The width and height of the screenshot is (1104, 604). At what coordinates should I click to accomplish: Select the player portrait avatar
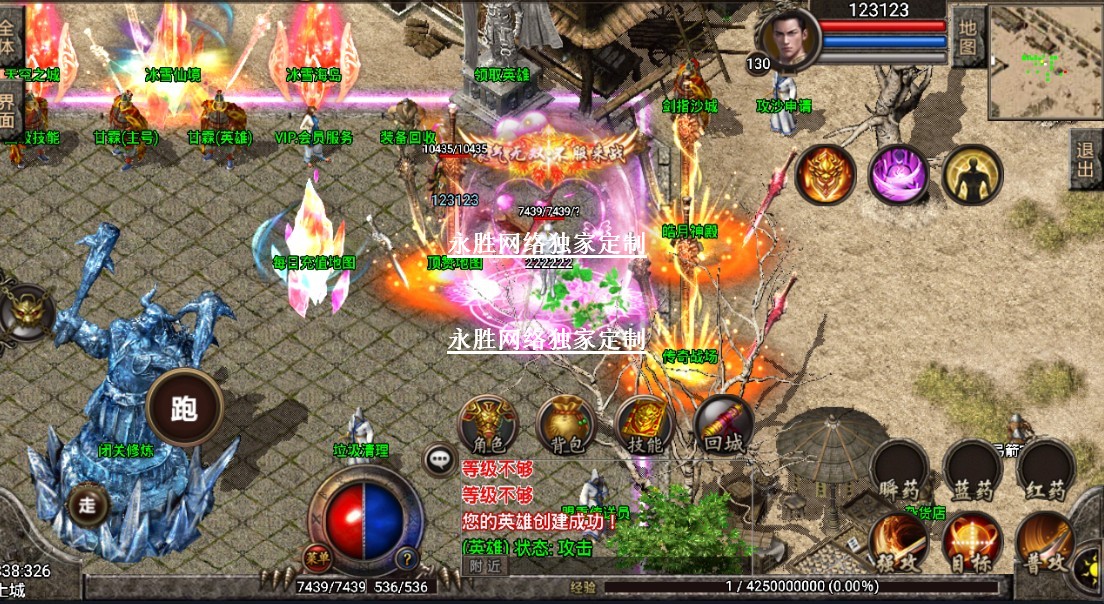pos(789,41)
